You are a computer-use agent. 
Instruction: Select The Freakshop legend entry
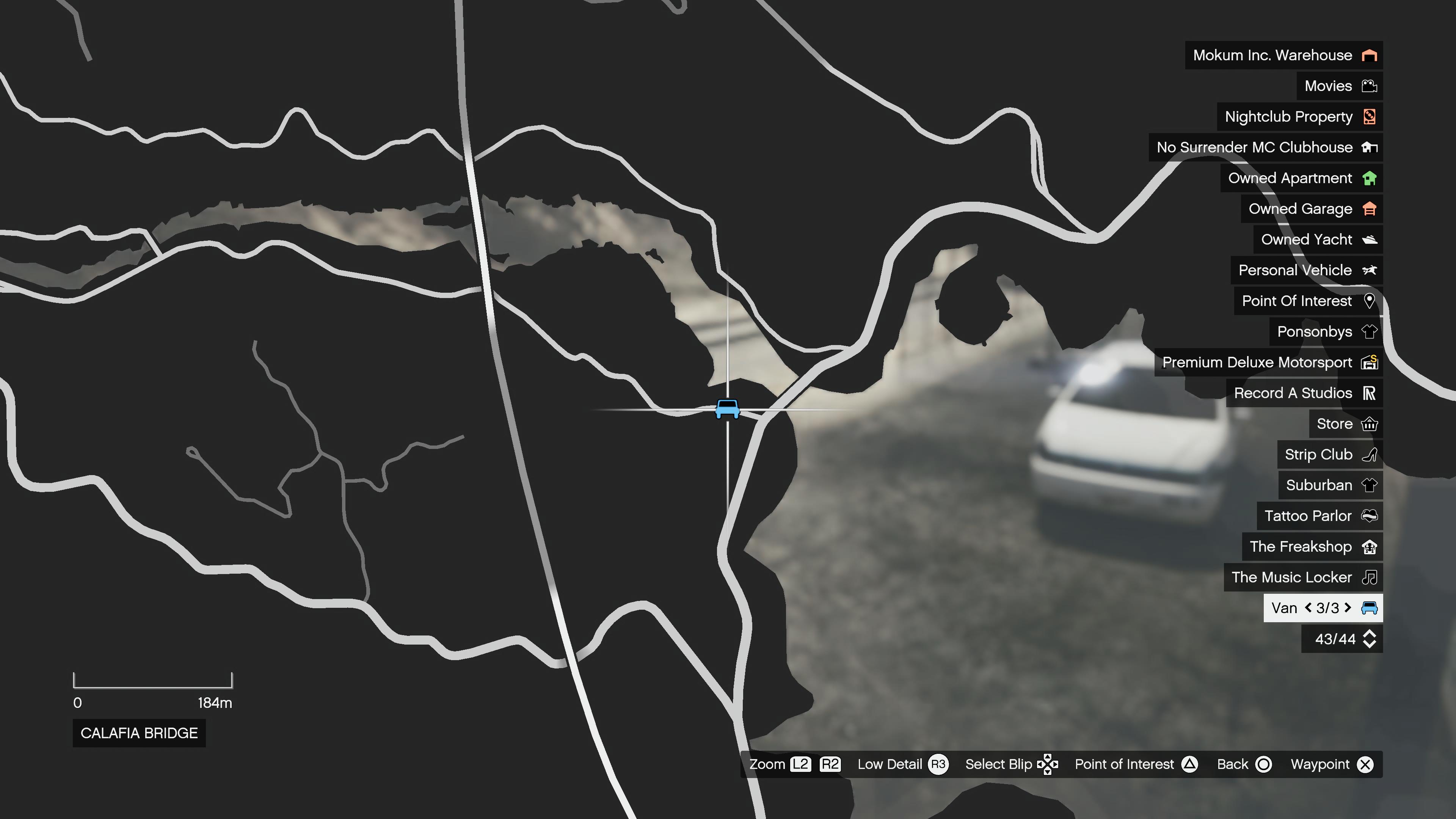pyautogui.click(x=1311, y=546)
